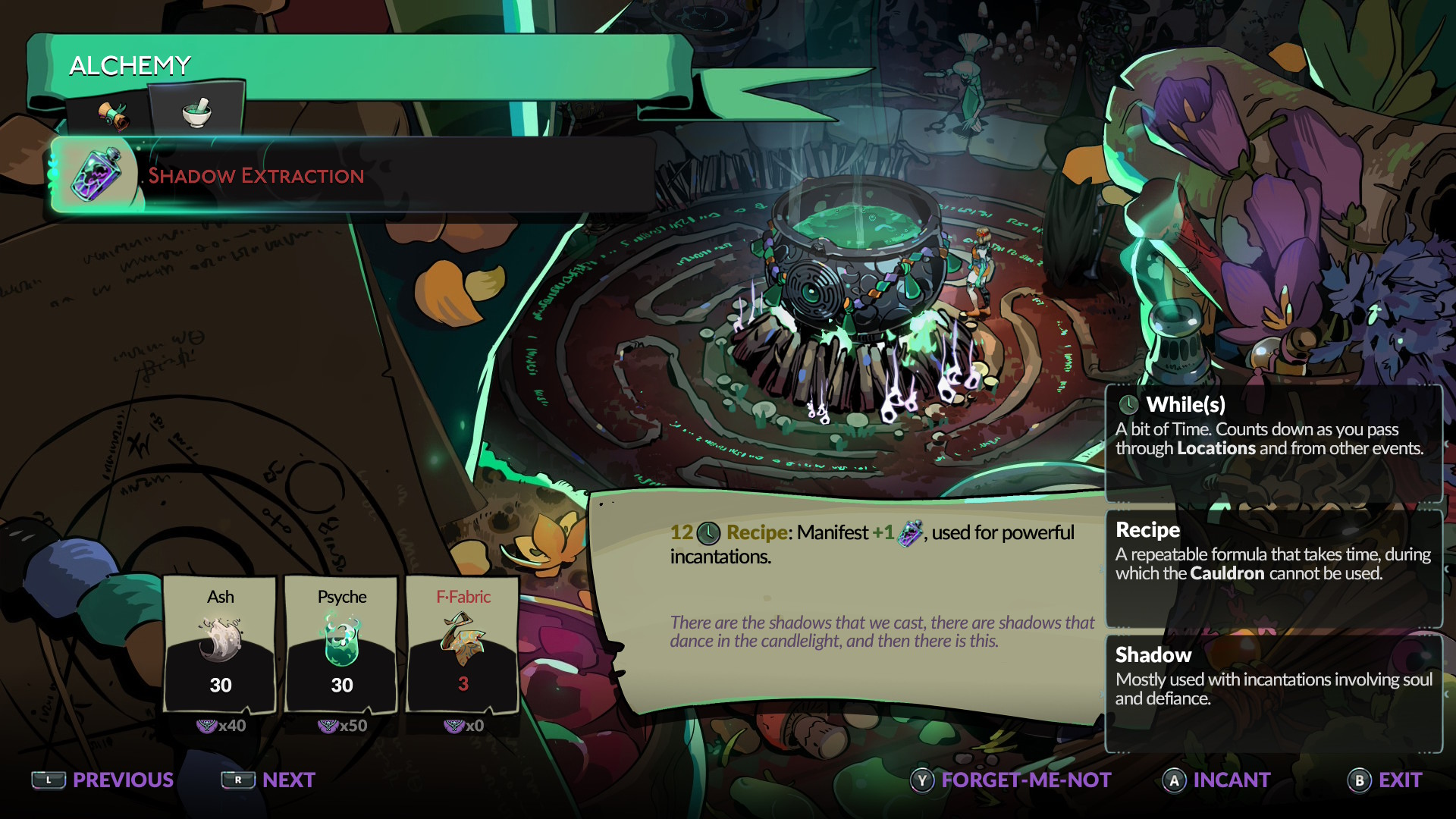Switch to the mortar and pestle tab
This screenshot has height=819, width=1456.
[197, 112]
